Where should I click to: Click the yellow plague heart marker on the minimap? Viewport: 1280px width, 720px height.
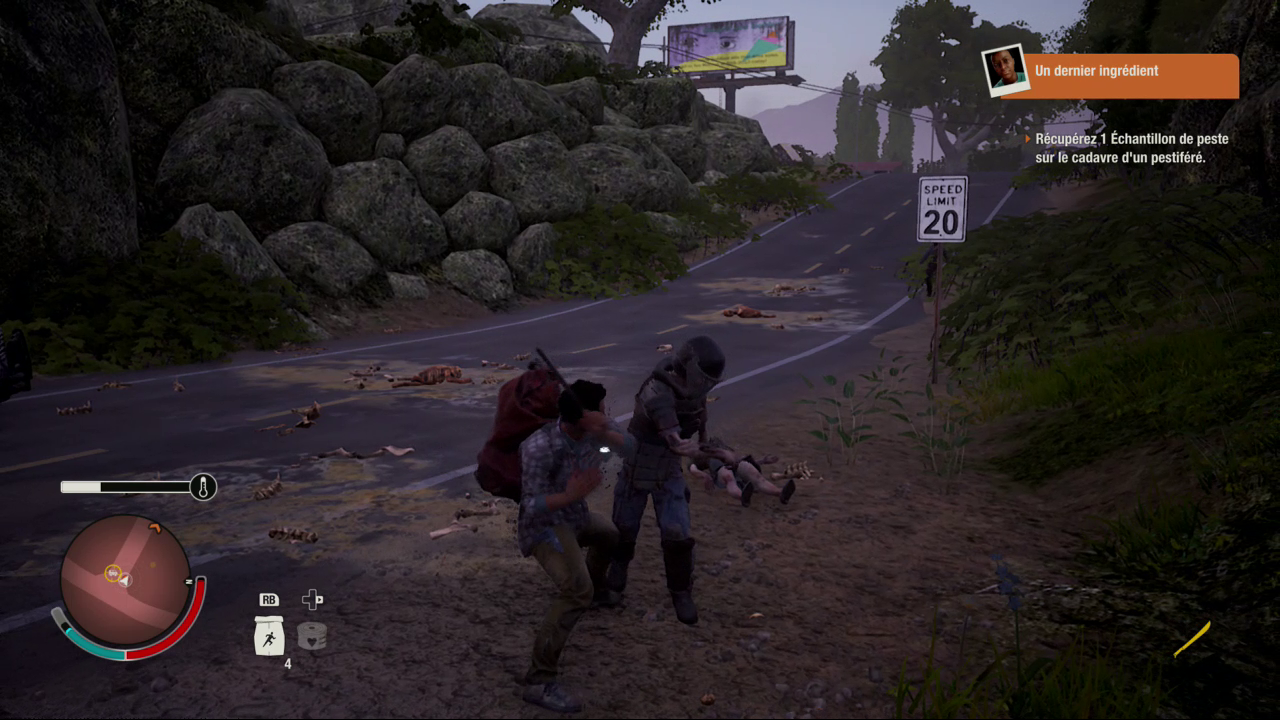pyautogui.click(x=112, y=573)
